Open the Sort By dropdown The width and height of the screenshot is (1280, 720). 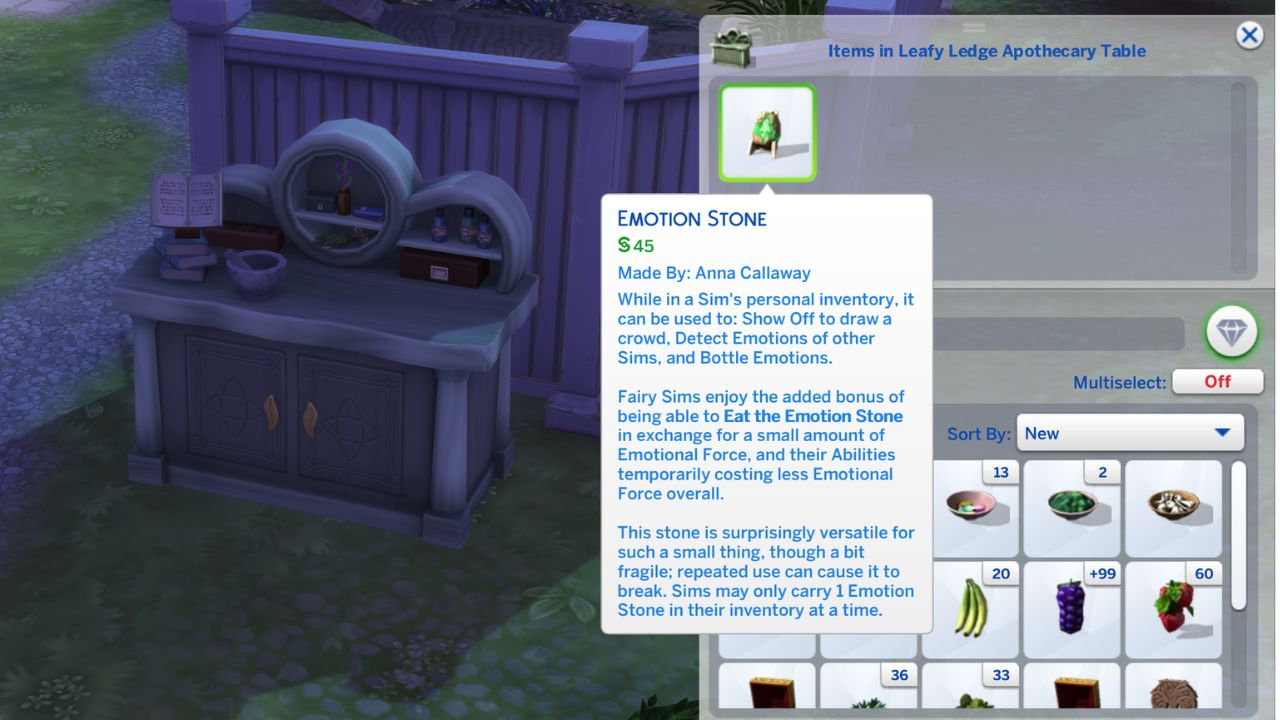point(1129,433)
